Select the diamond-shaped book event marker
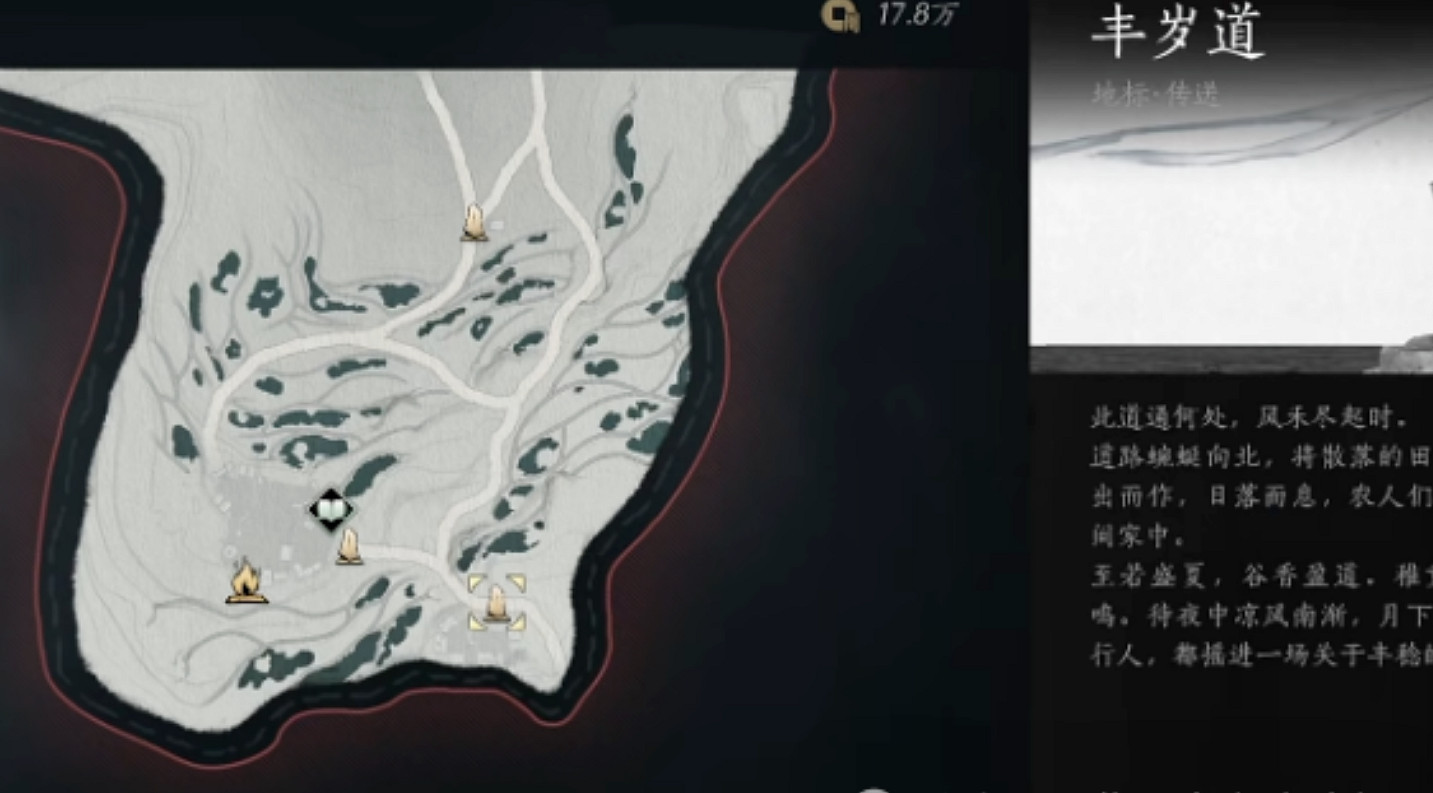The width and height of the screenshot is (1433, 793). [x=330, y=508]
